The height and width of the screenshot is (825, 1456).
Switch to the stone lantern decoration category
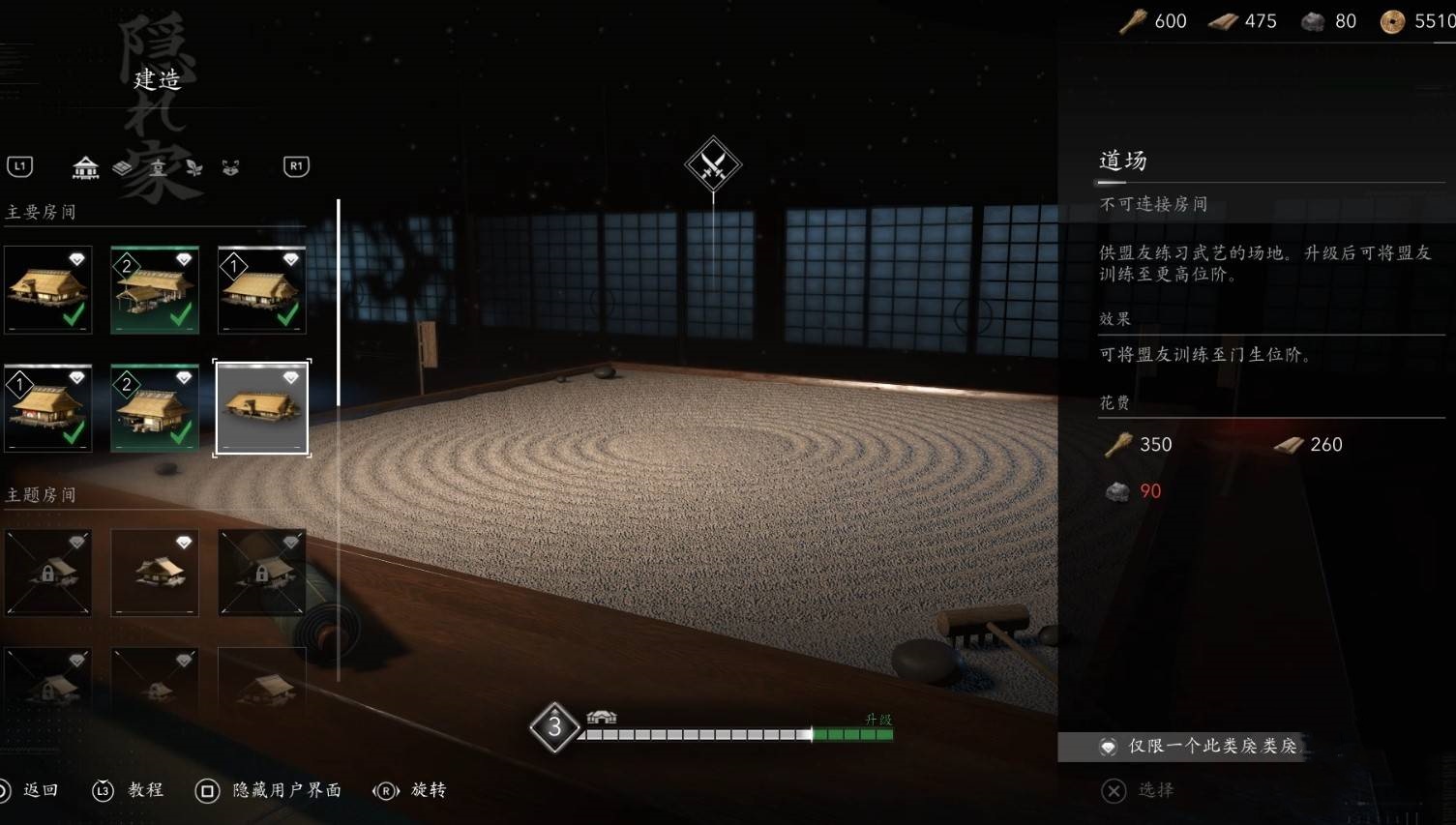click(158, 168)
